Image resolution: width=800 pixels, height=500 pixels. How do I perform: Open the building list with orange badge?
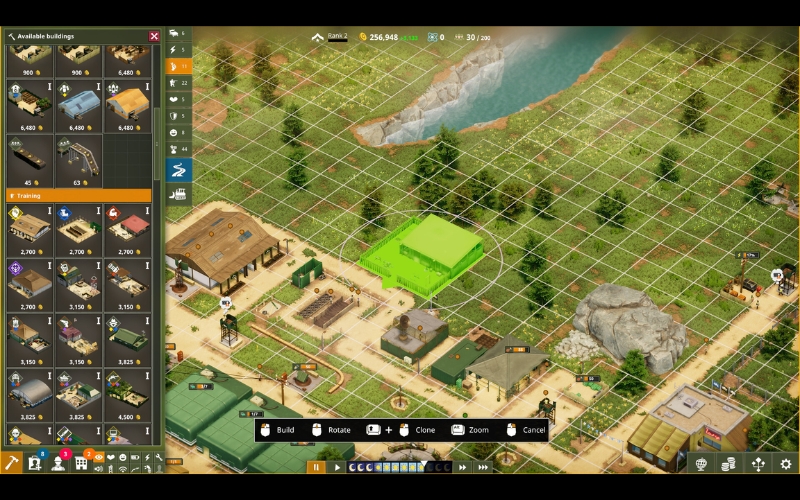(82, 463)
